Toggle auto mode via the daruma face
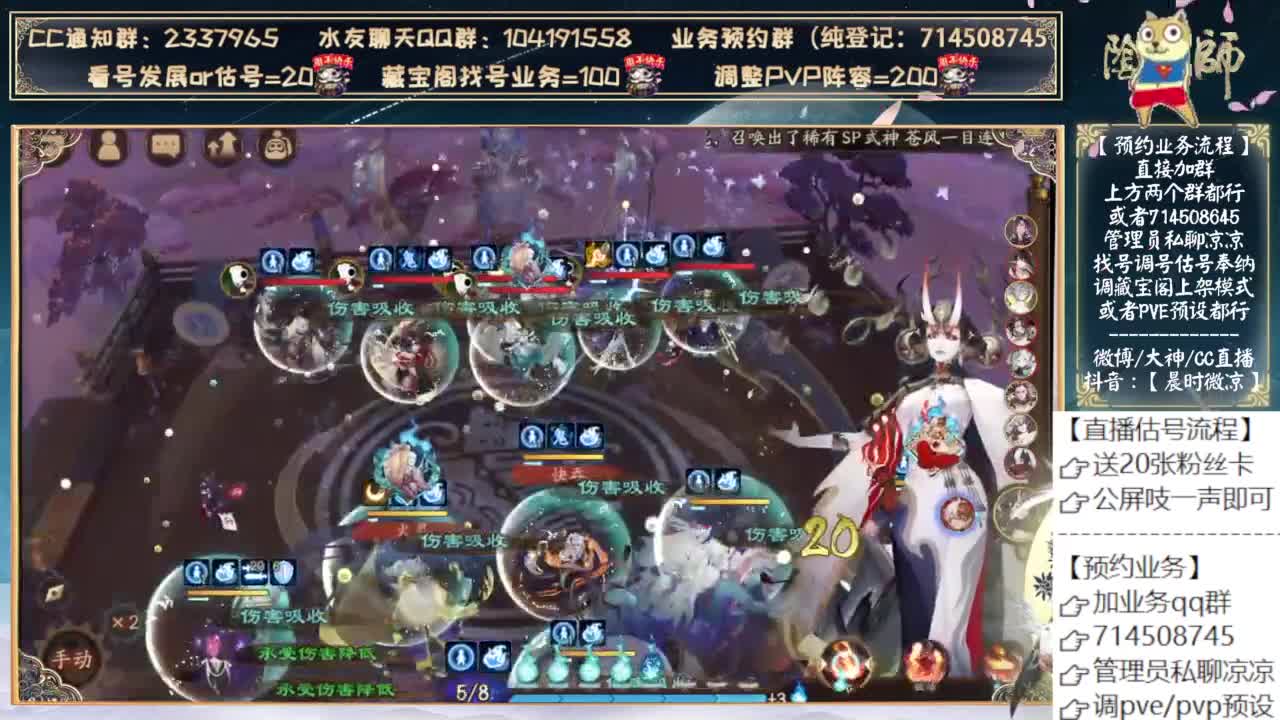This screenshot has width=1280, height=720. pos(275,145)
